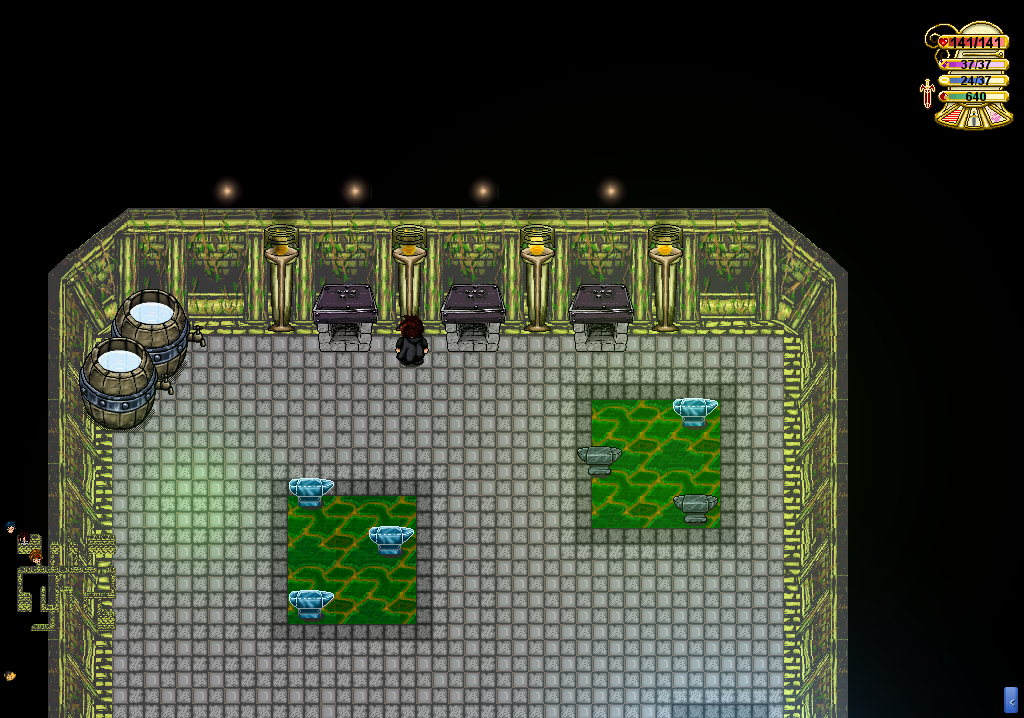Click the blue-haired player head on minimap
Screen dimensions: 1024x718
11,527
